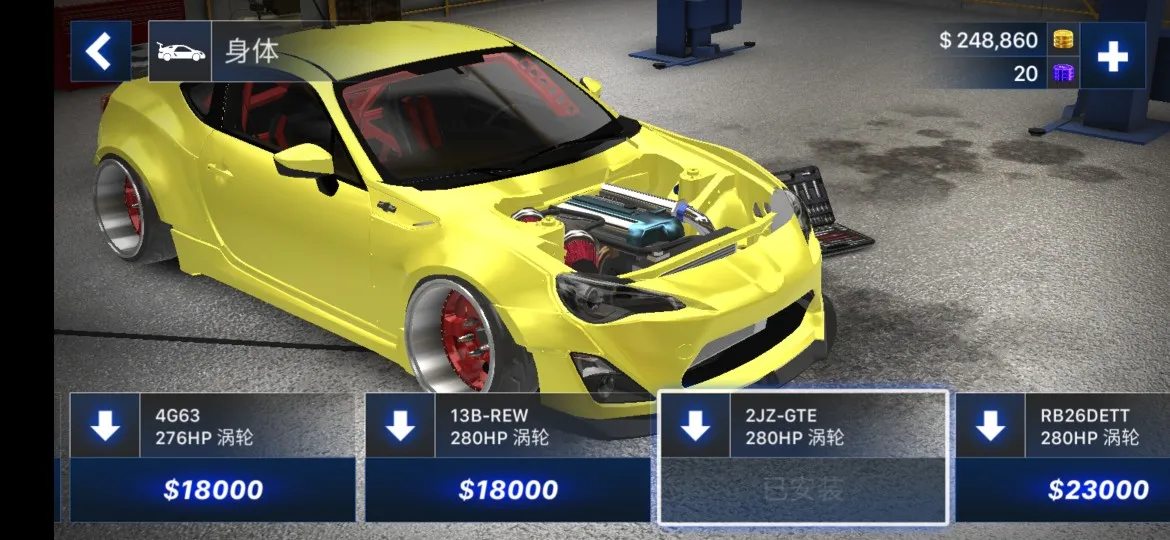Go back with the arrow button

tap(99, 51)
